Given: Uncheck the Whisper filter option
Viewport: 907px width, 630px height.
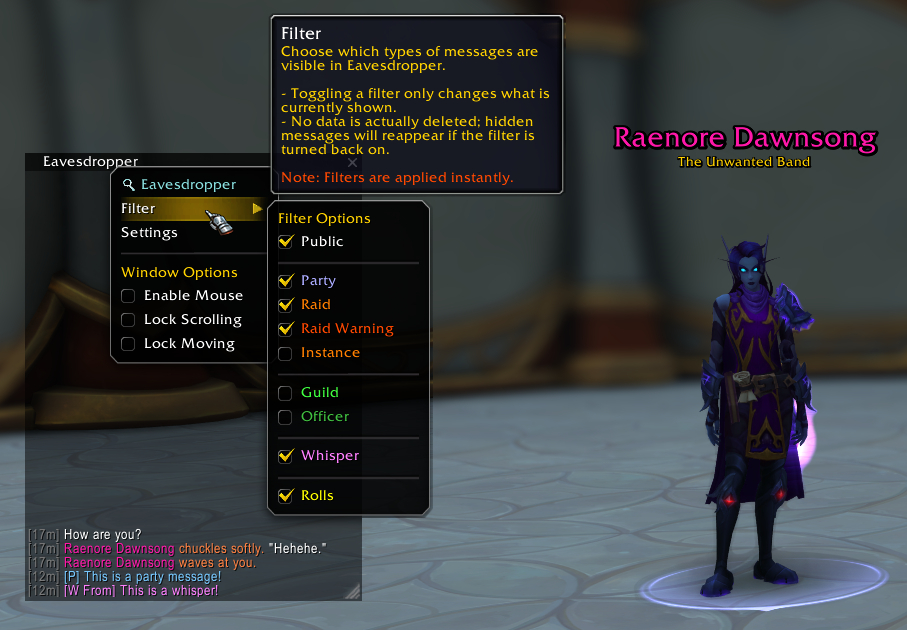Looking at the screenshot, I should pos(286,456).
